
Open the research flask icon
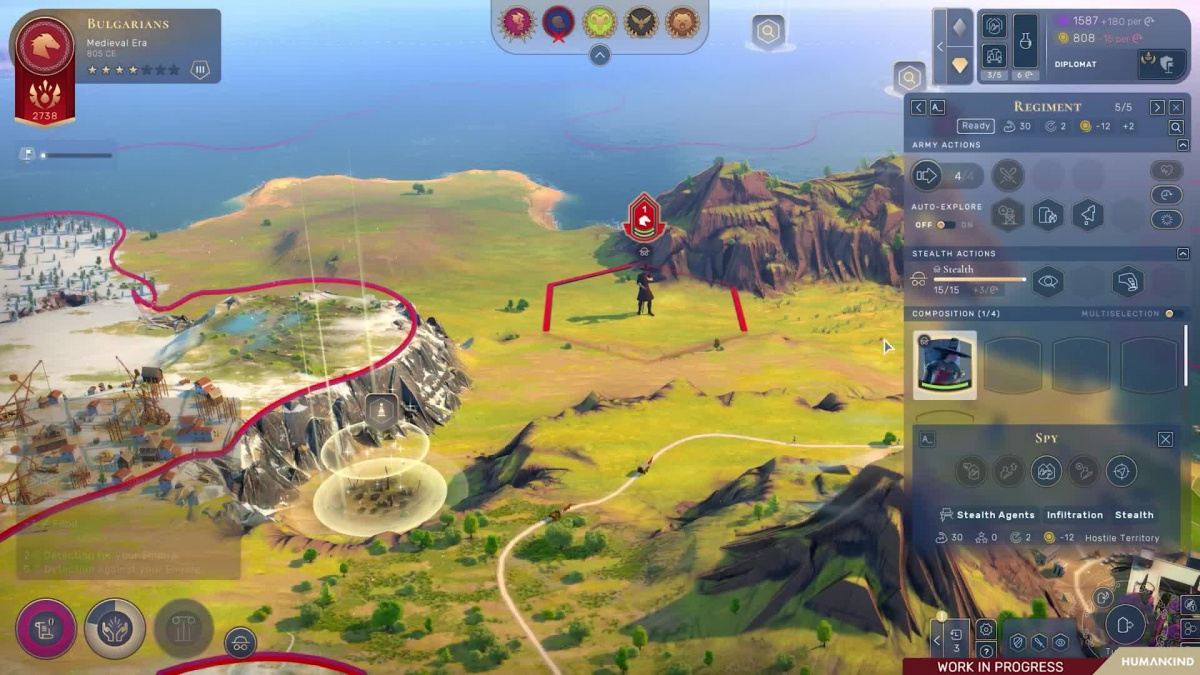tap(1025, 41)
